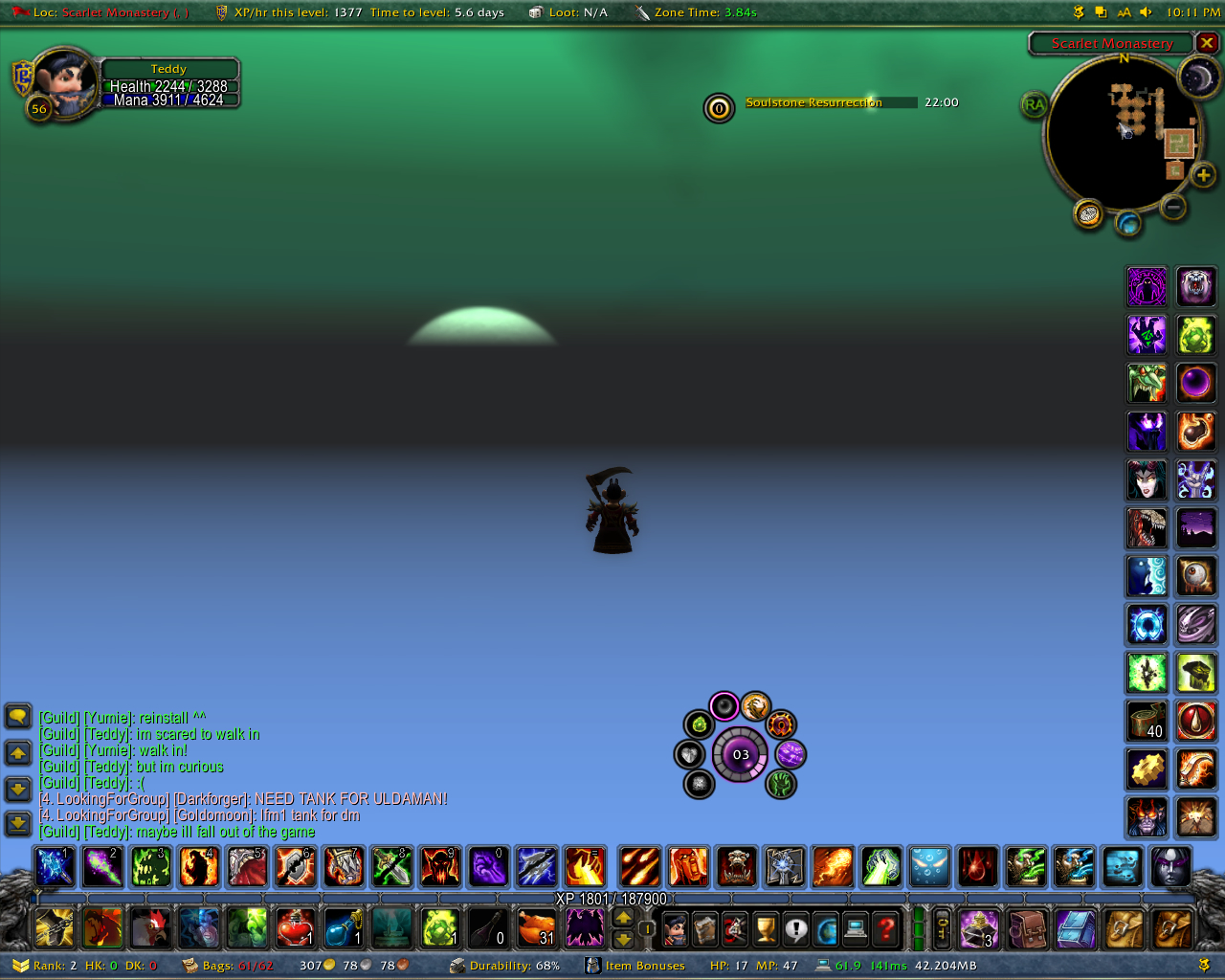Click the green RA minimap button
Screen dimensions: 1225x980
(1035, 104)
